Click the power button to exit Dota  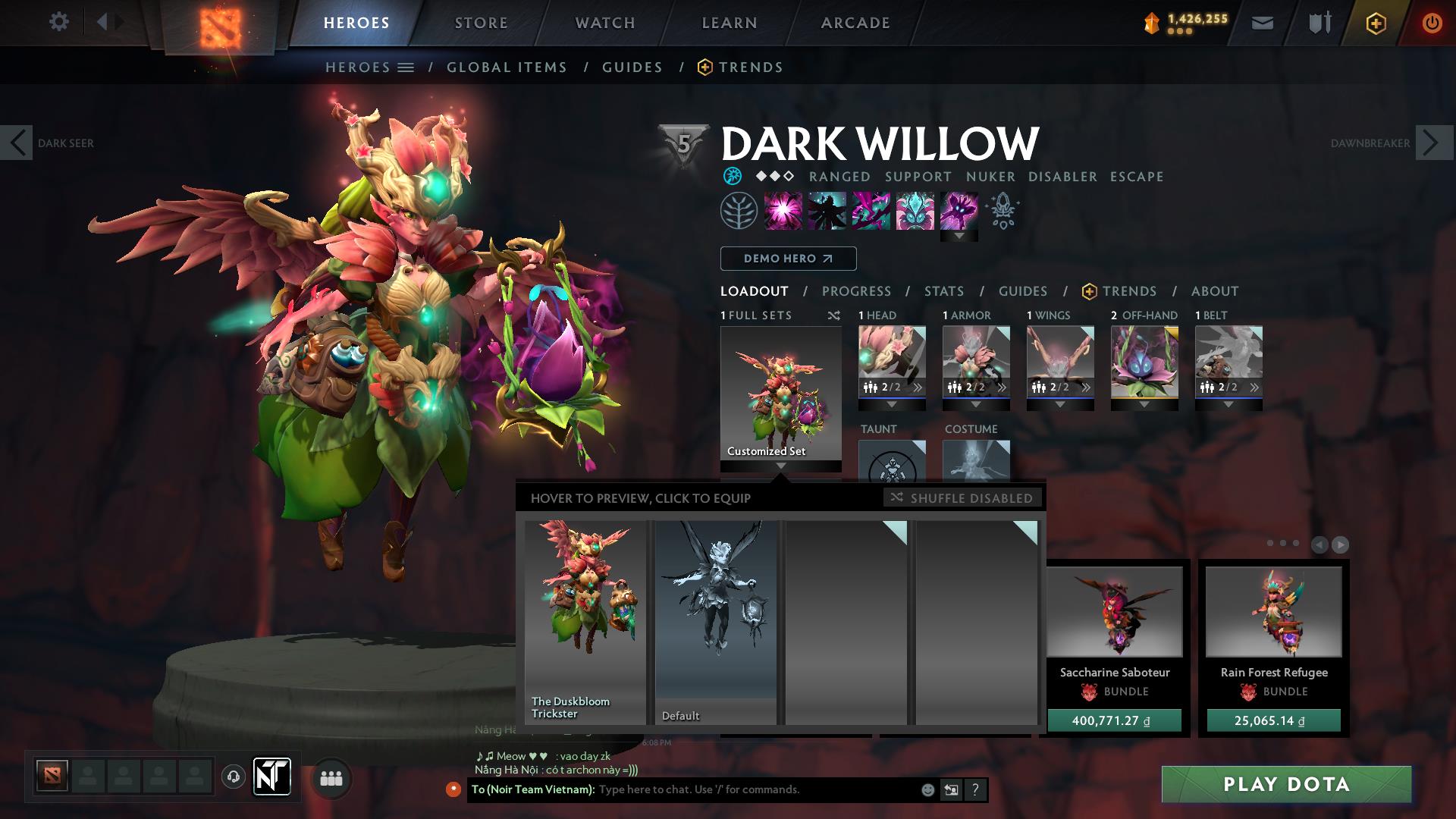pos(1432,22)
